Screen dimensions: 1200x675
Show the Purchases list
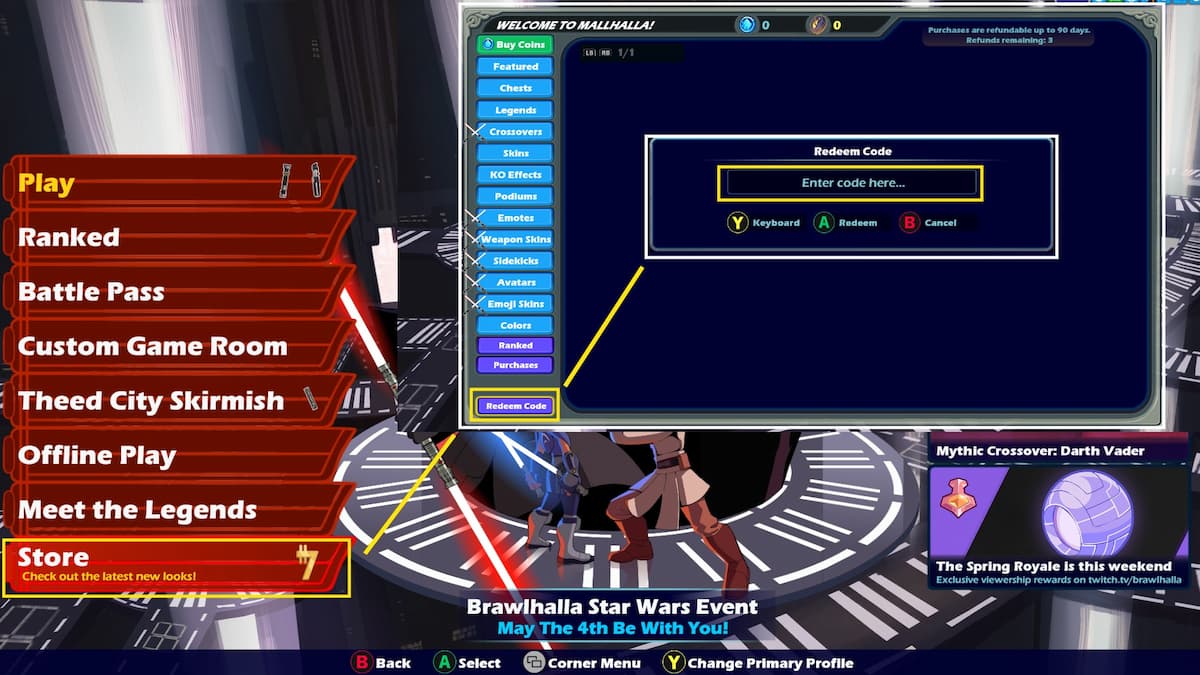tap(515, 365)
